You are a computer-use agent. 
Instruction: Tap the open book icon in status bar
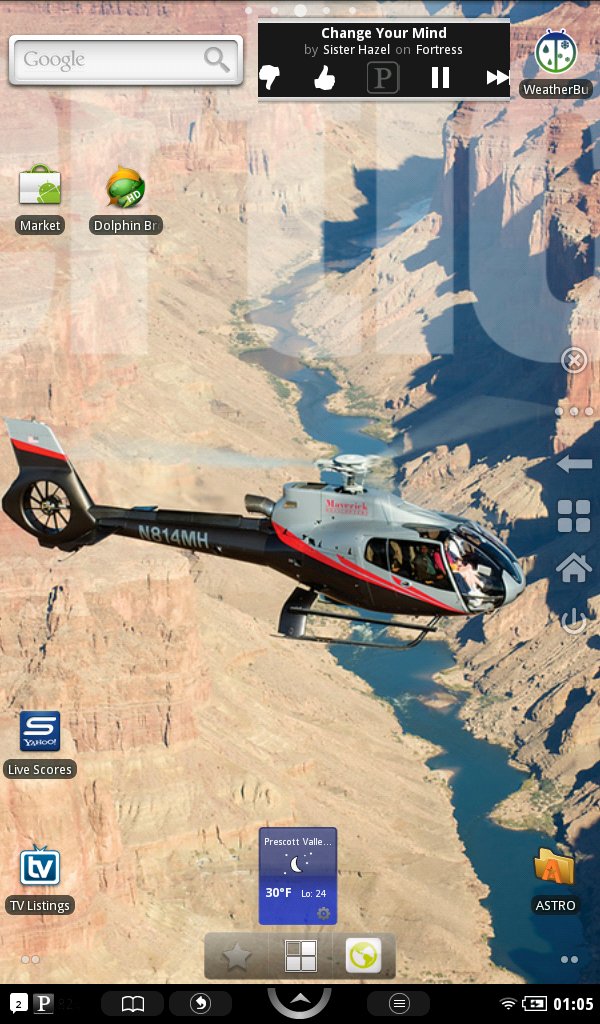pos(133,1004)
